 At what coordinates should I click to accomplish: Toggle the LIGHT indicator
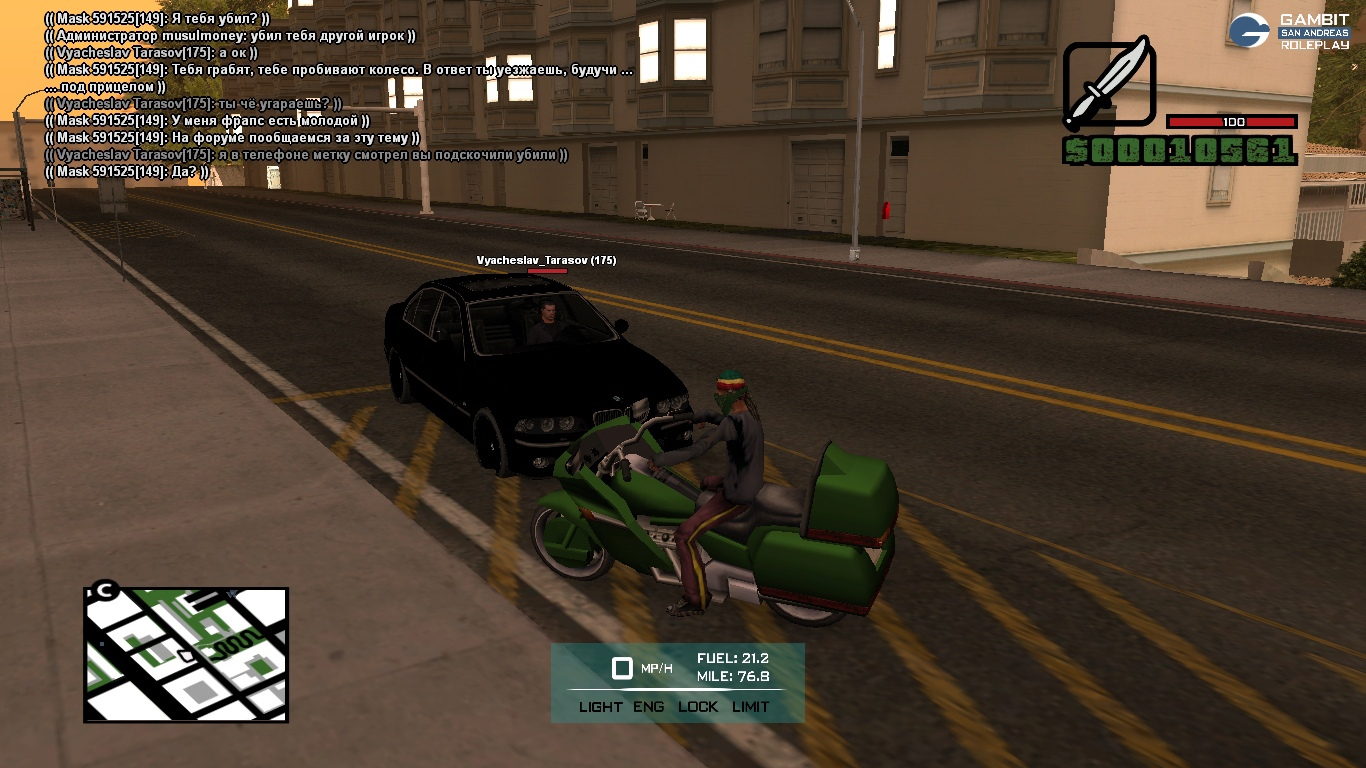click(x=600, y=706)
